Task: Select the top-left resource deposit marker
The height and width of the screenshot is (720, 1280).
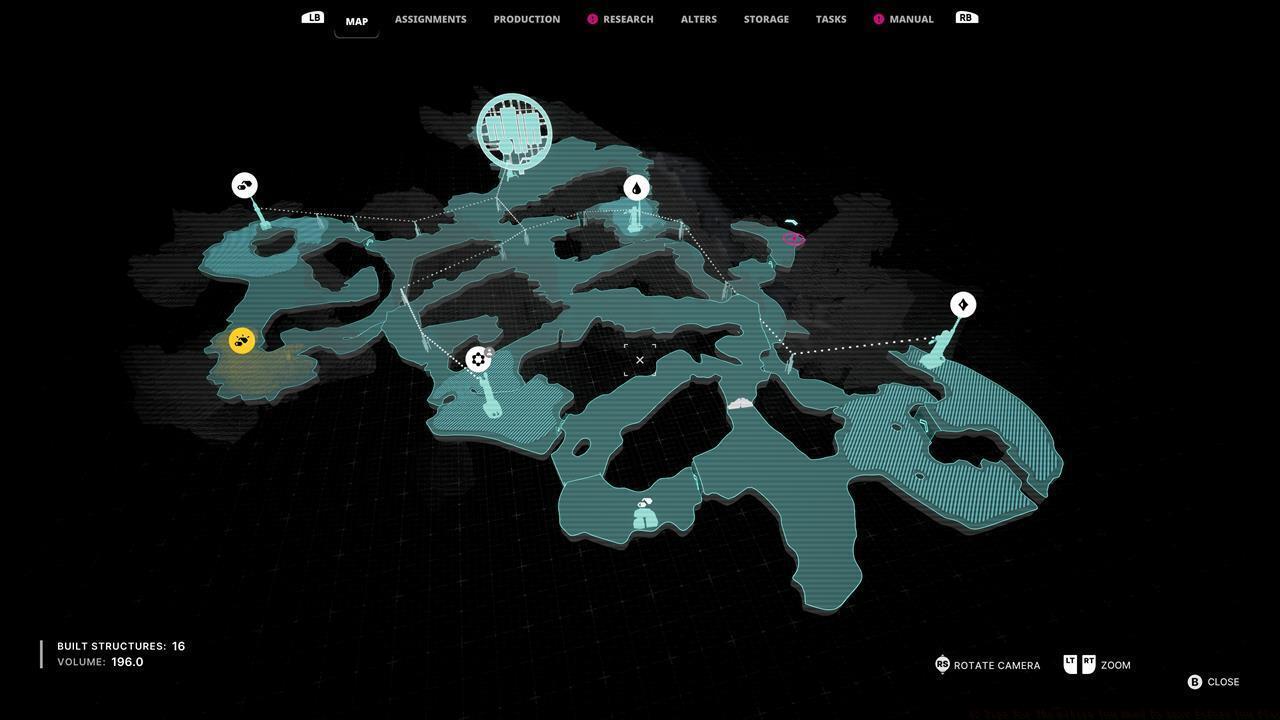Action: (x=243, y=184)
